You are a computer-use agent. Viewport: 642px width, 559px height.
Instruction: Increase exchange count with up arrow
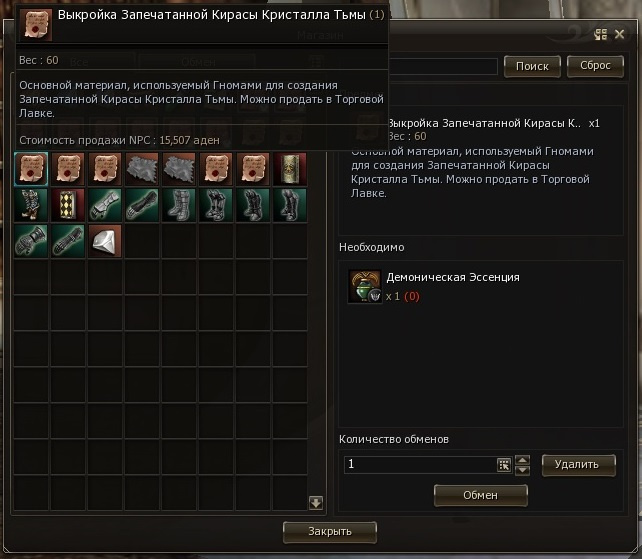(x=521, y=459)
